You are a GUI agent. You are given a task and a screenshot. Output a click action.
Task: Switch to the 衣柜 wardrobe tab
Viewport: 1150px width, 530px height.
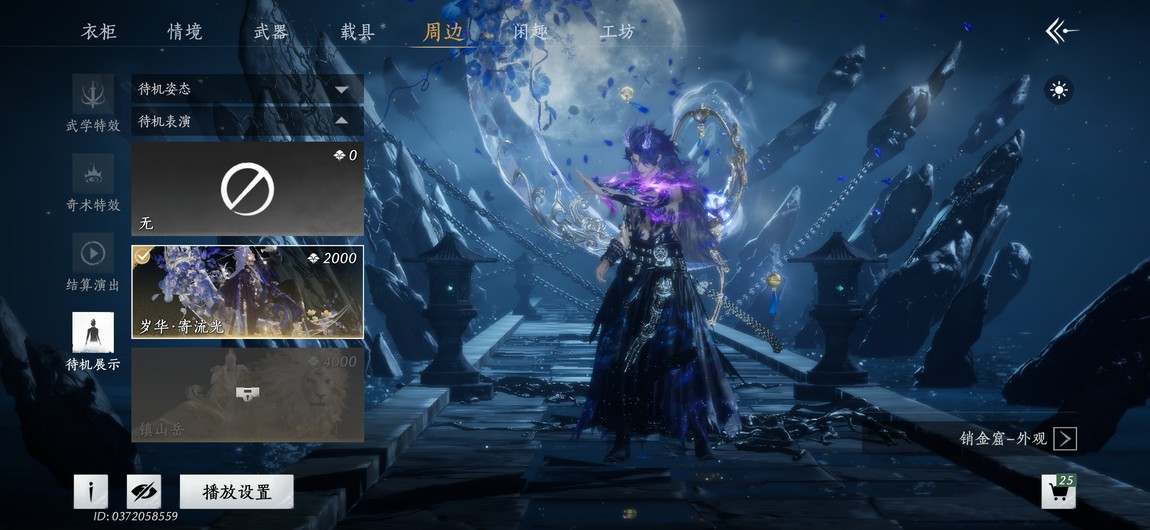[99, 31]
